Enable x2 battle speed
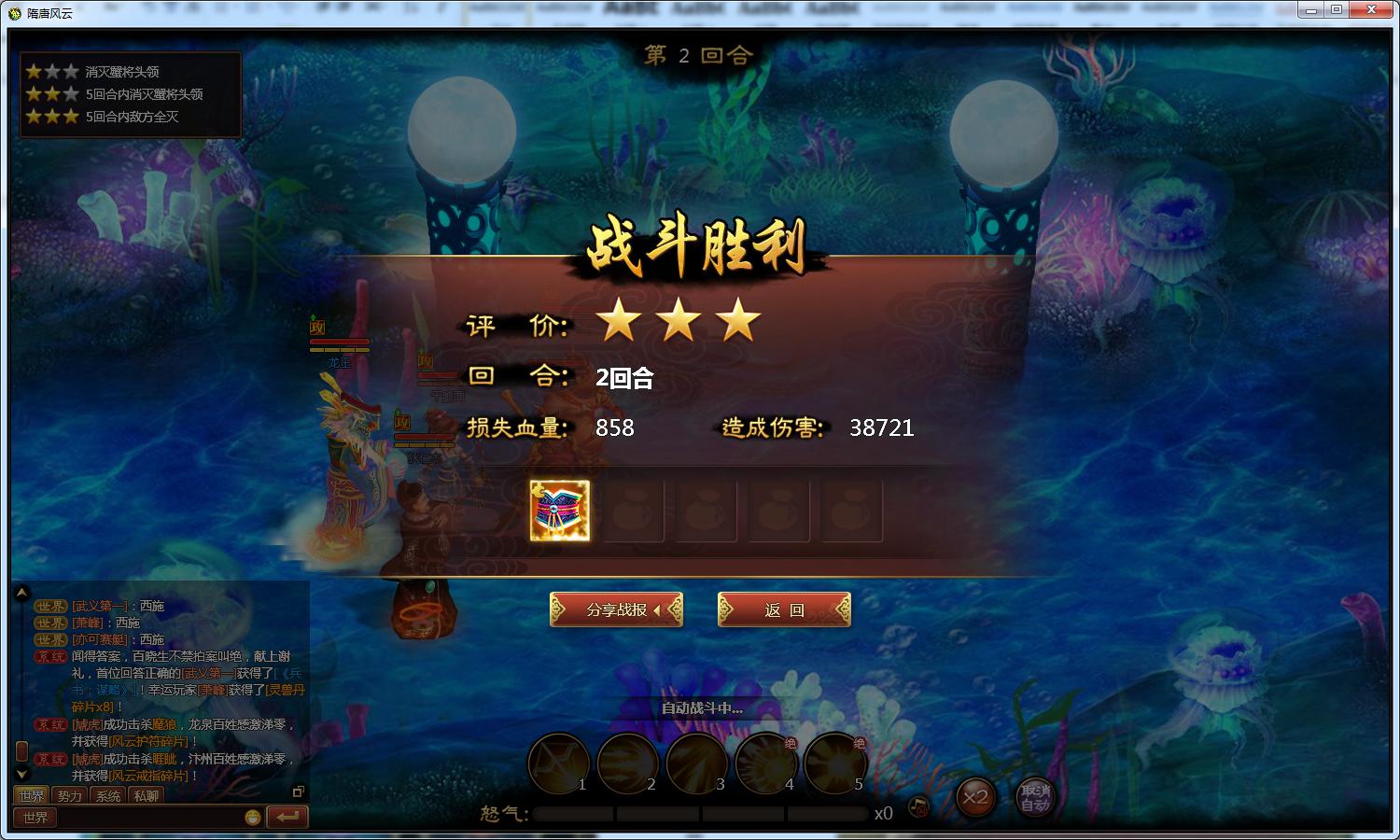This screenshot has width=1400, height=840. 976,799
